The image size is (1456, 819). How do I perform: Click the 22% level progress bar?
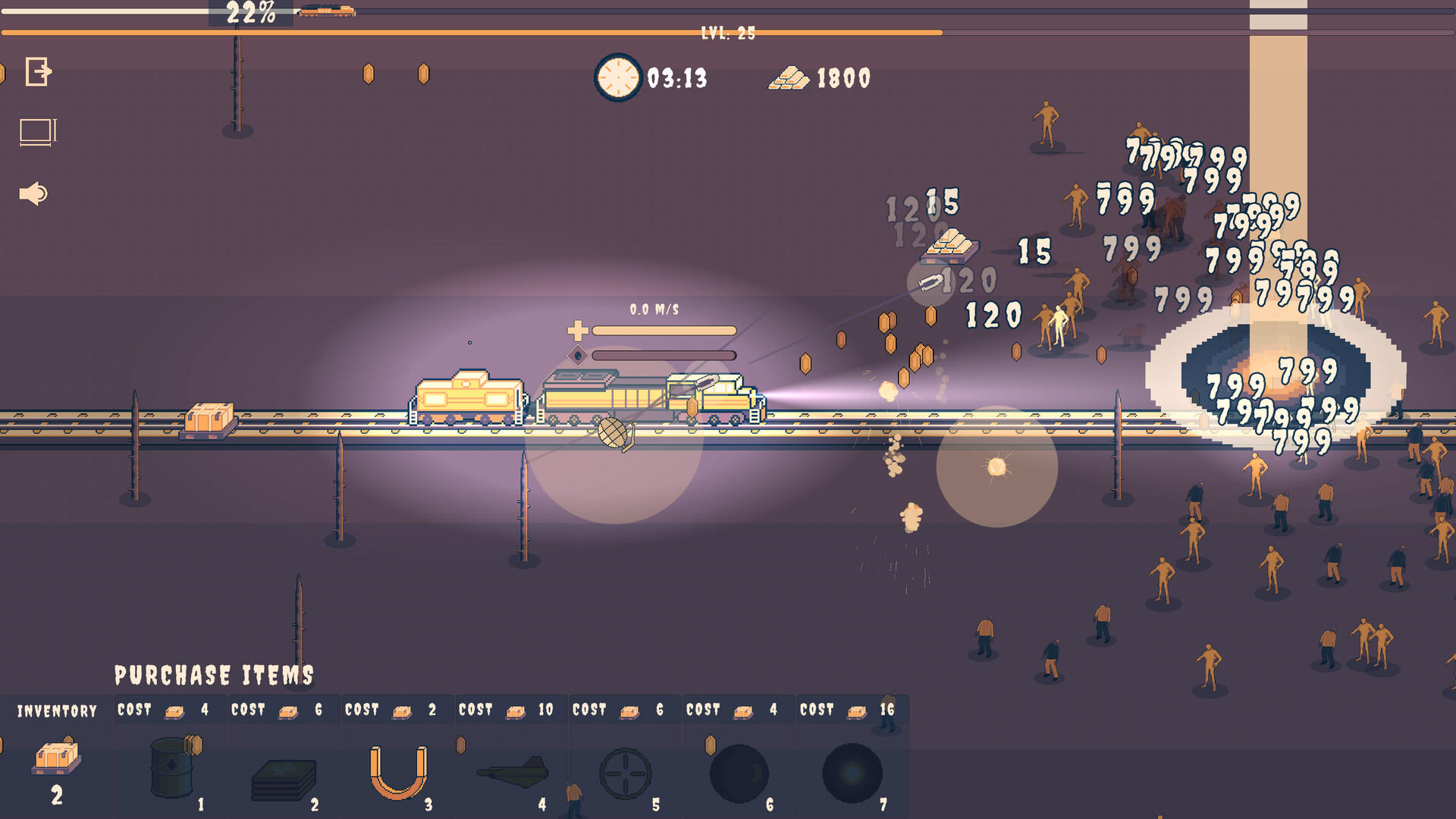point(250,11)
